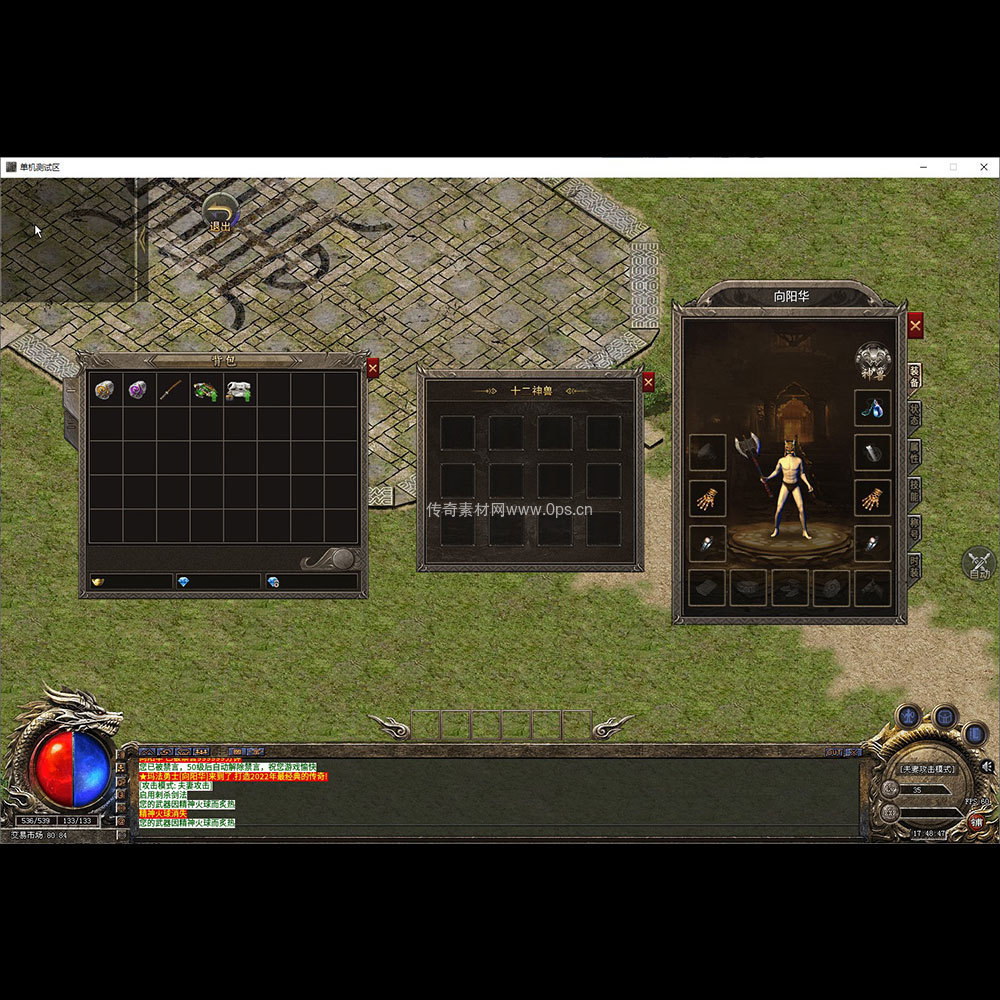Select the blue necklace equipment slot
Viewport: 1000px width, 1000px height.
click(x=873, y=408)
